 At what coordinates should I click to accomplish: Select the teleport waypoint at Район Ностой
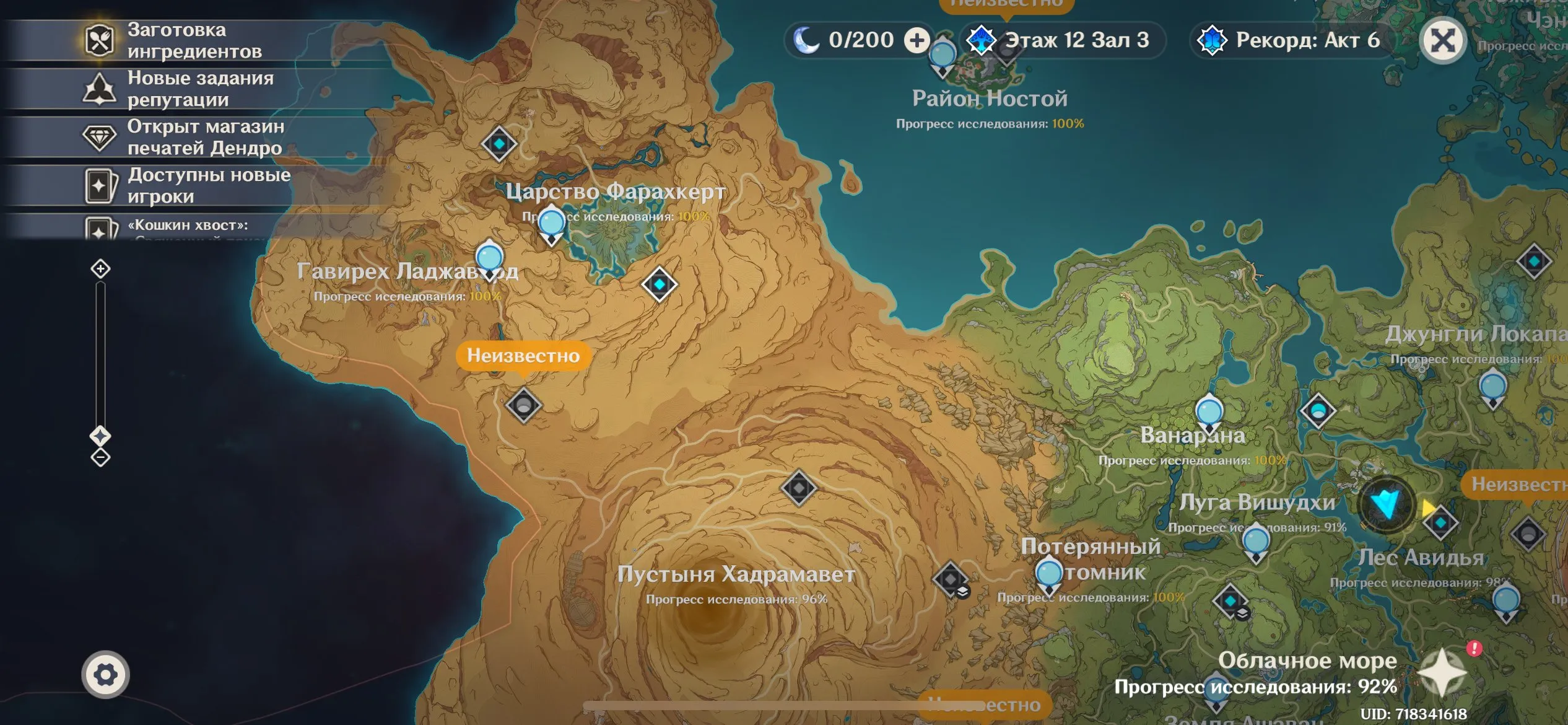942,56
